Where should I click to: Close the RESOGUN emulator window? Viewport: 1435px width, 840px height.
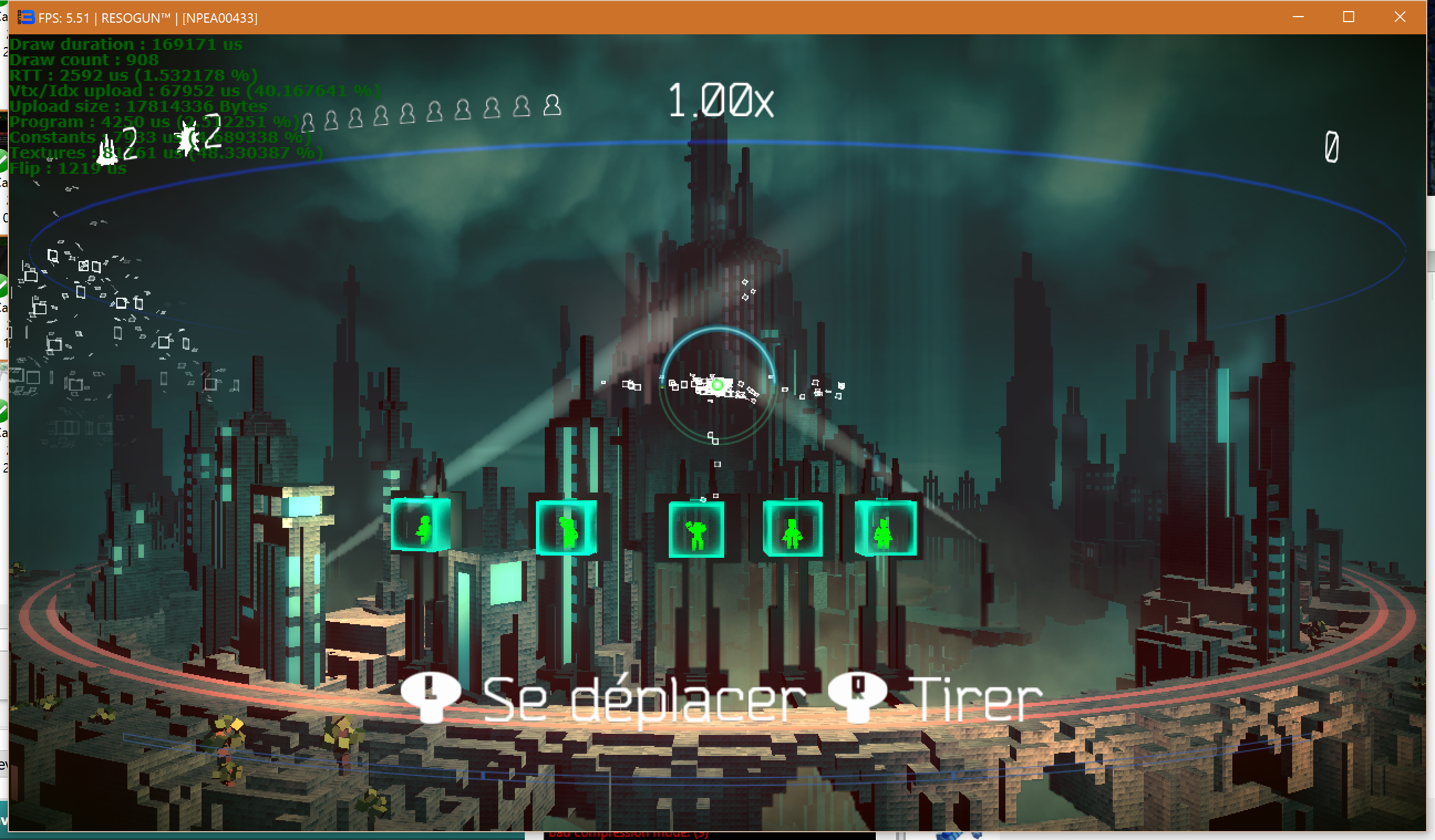(1400, 17)
